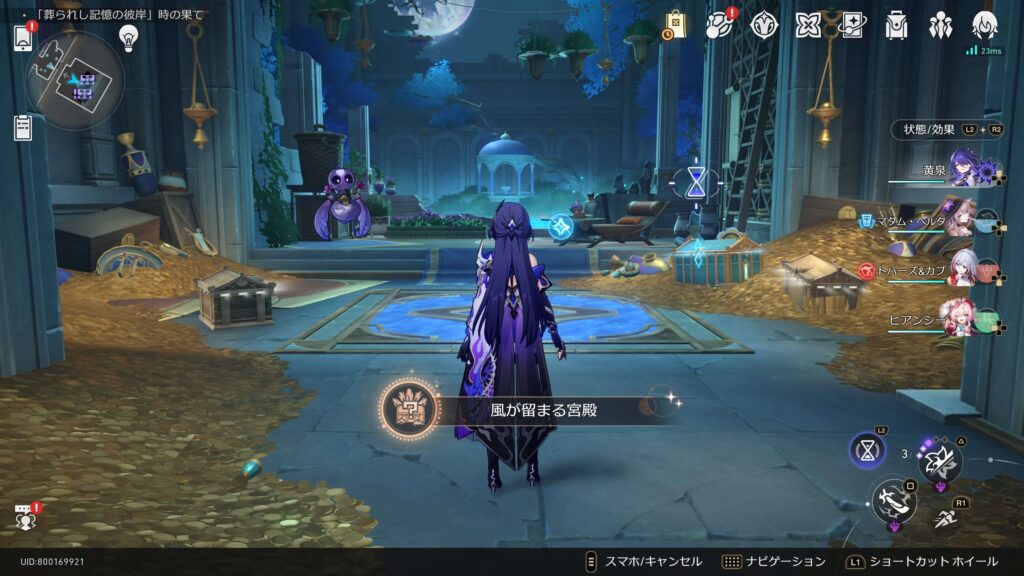Open the shopping bag store icon

point(675,25)
